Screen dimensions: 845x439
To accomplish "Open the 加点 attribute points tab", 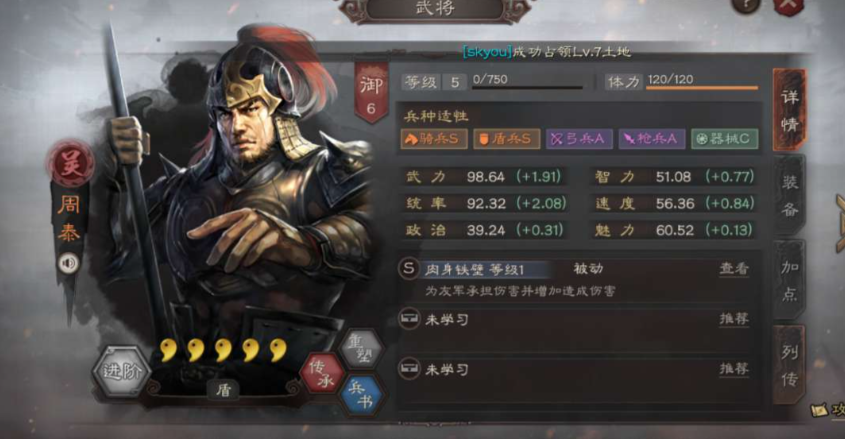I will pos(789,283).
